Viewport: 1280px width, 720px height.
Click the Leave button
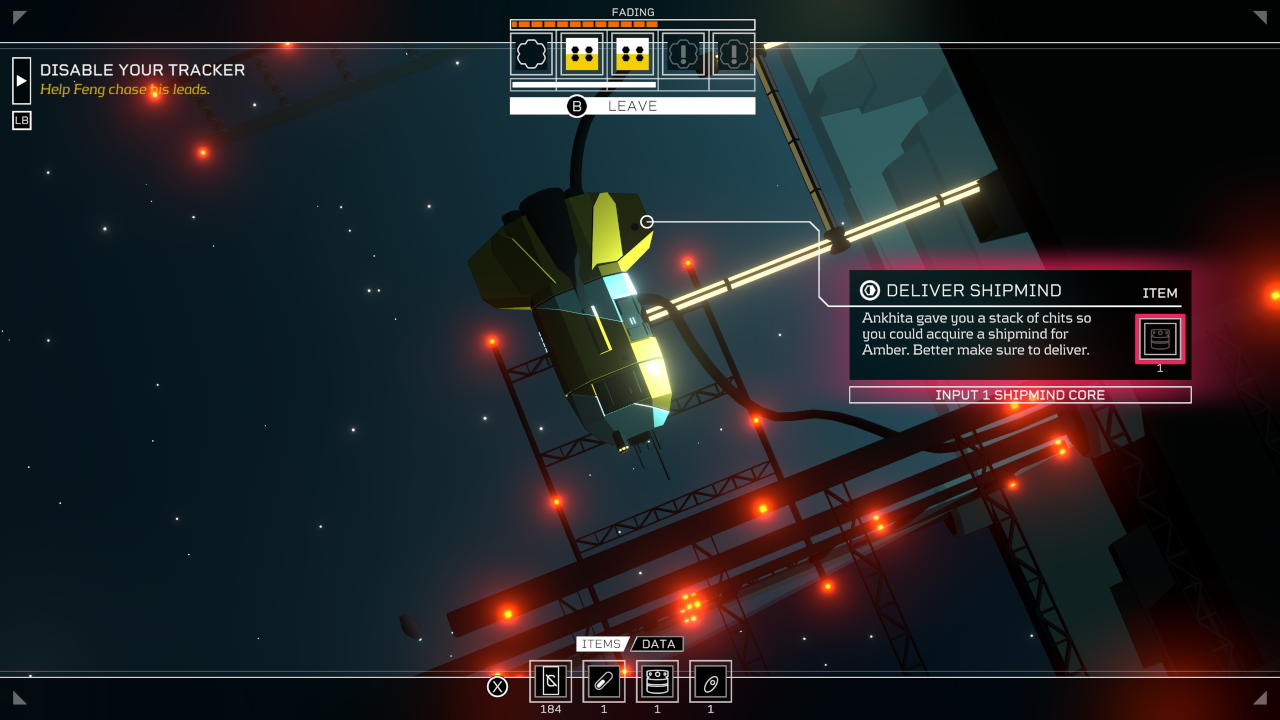tap(632, 106)
